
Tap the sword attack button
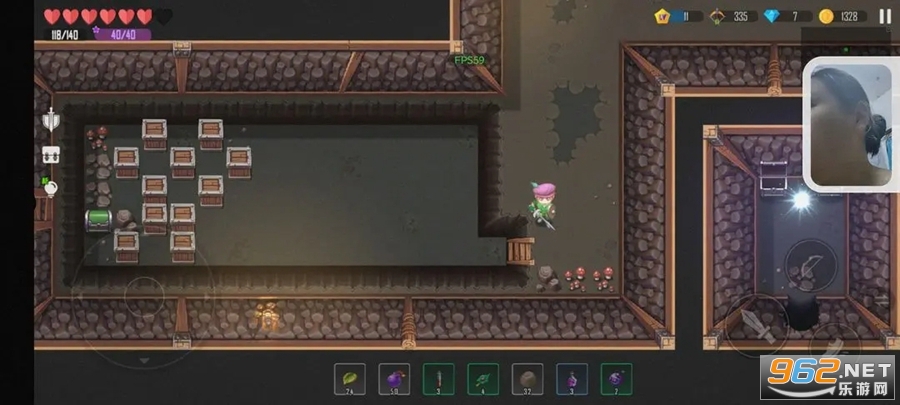click(755, 322)
